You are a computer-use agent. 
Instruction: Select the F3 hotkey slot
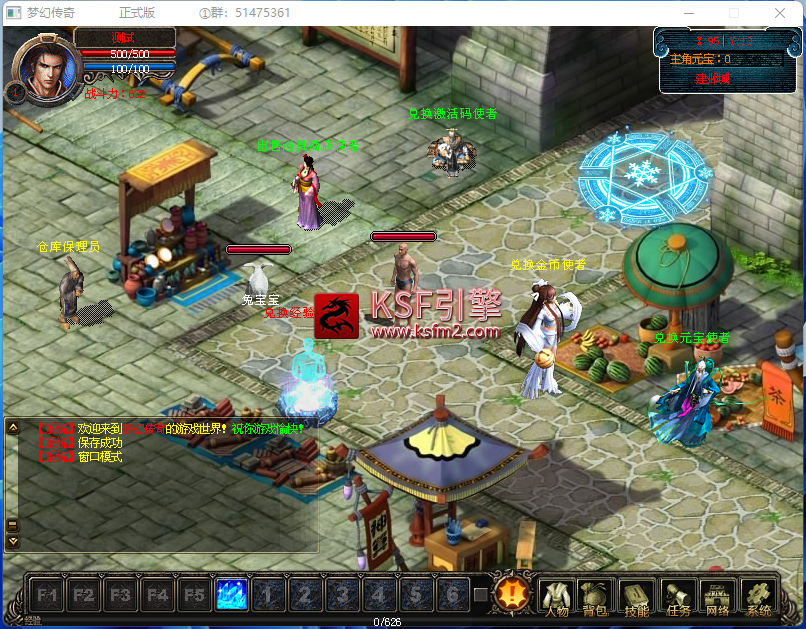(x=121, y=595)
